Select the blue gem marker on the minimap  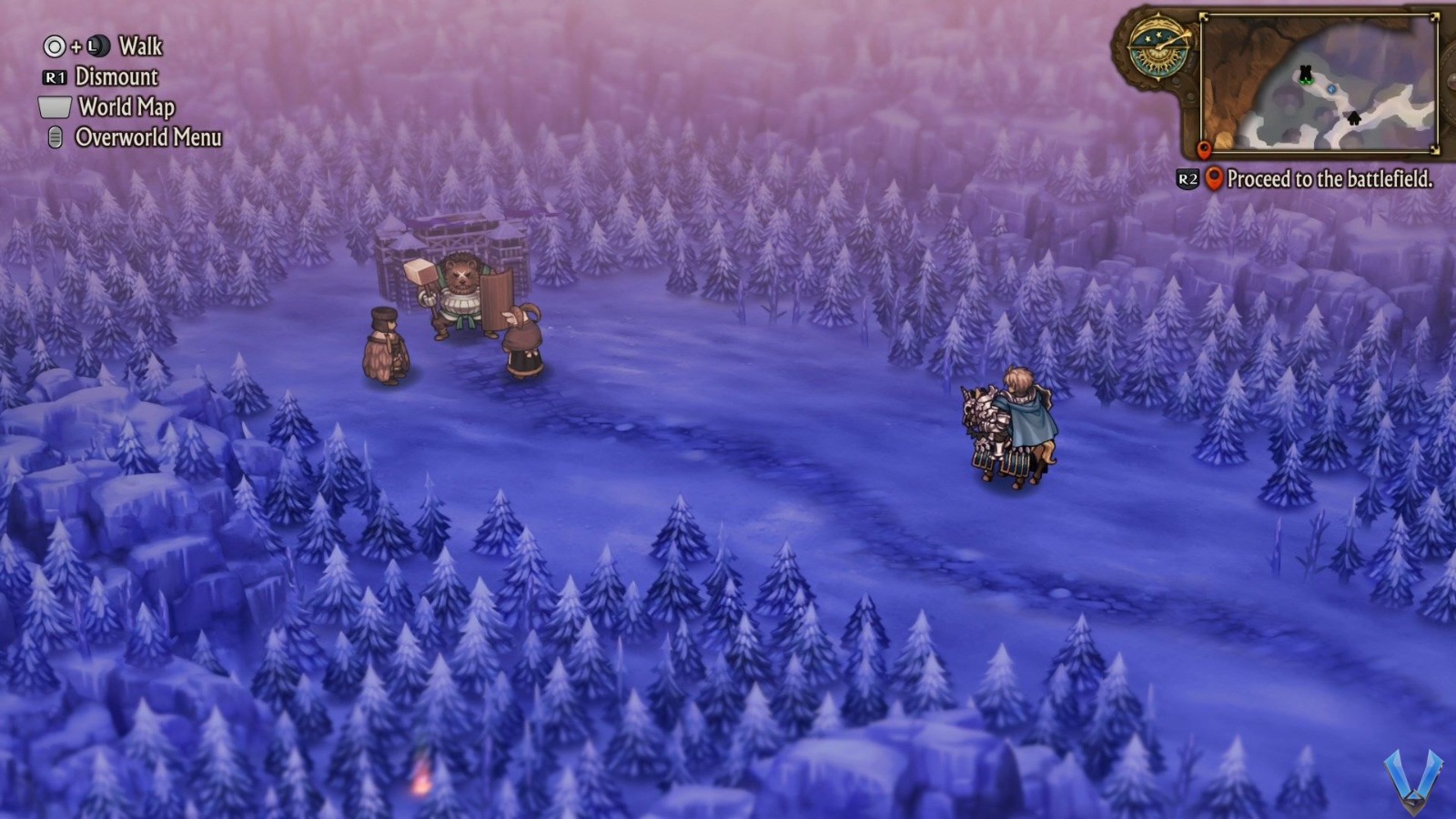pyautogui.click(x=1330, y=89)
